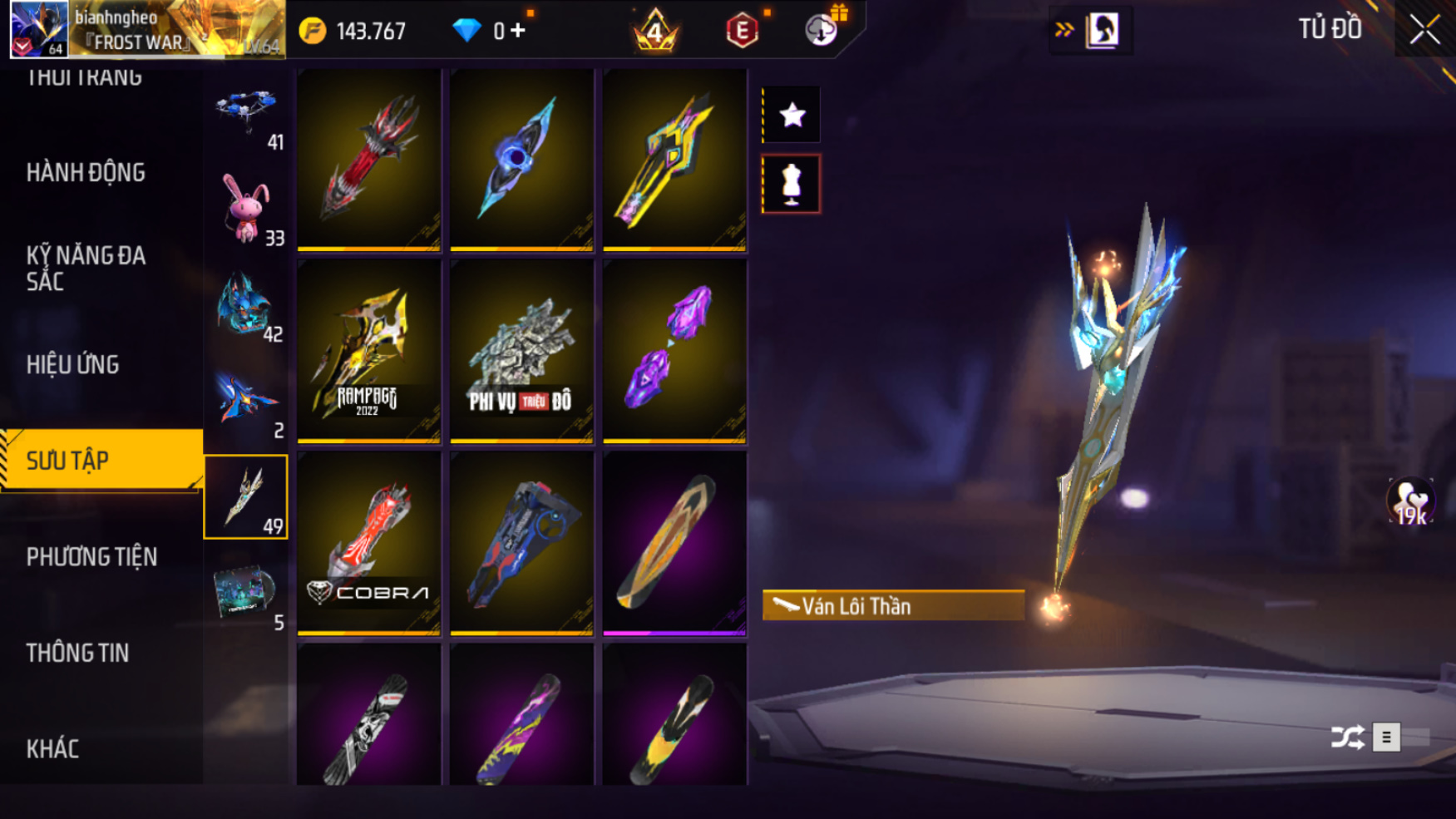The width and height of the screenshot is (1456, 819).
Task: Click the mannequin equipped-items button
Action: tap(792, 184)
